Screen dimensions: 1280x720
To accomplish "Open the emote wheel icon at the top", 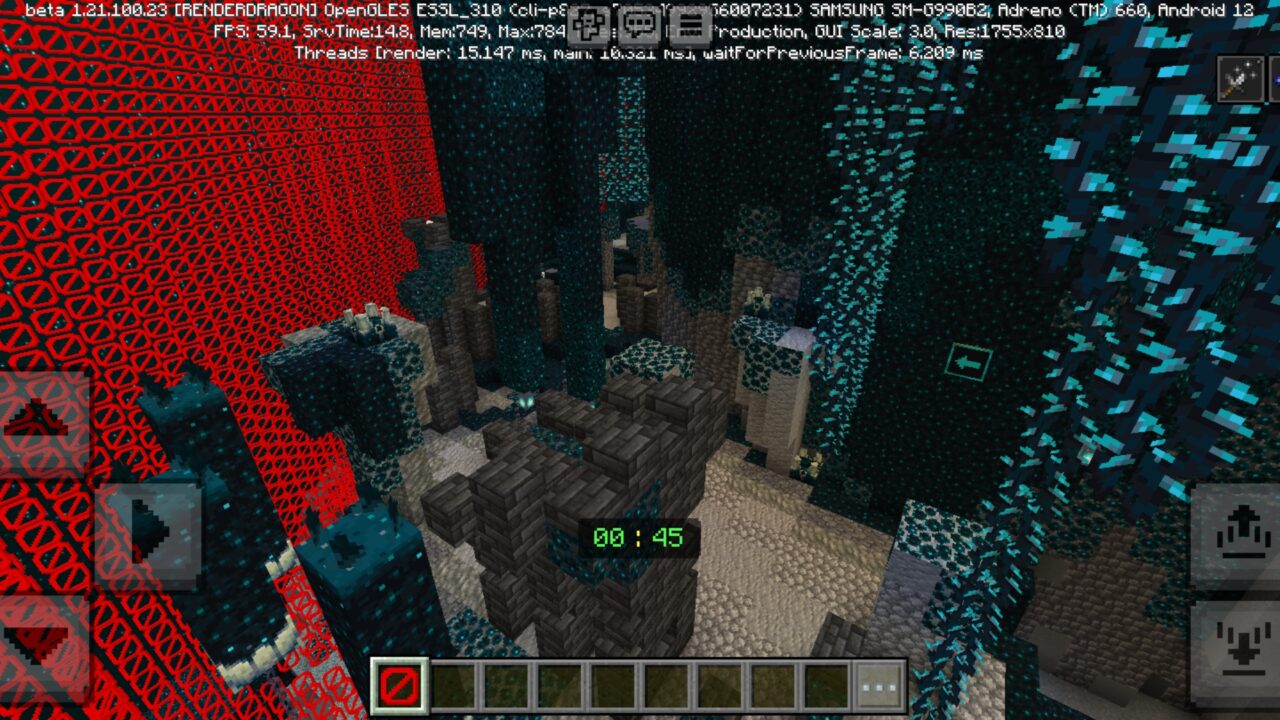I will (588, 26).
